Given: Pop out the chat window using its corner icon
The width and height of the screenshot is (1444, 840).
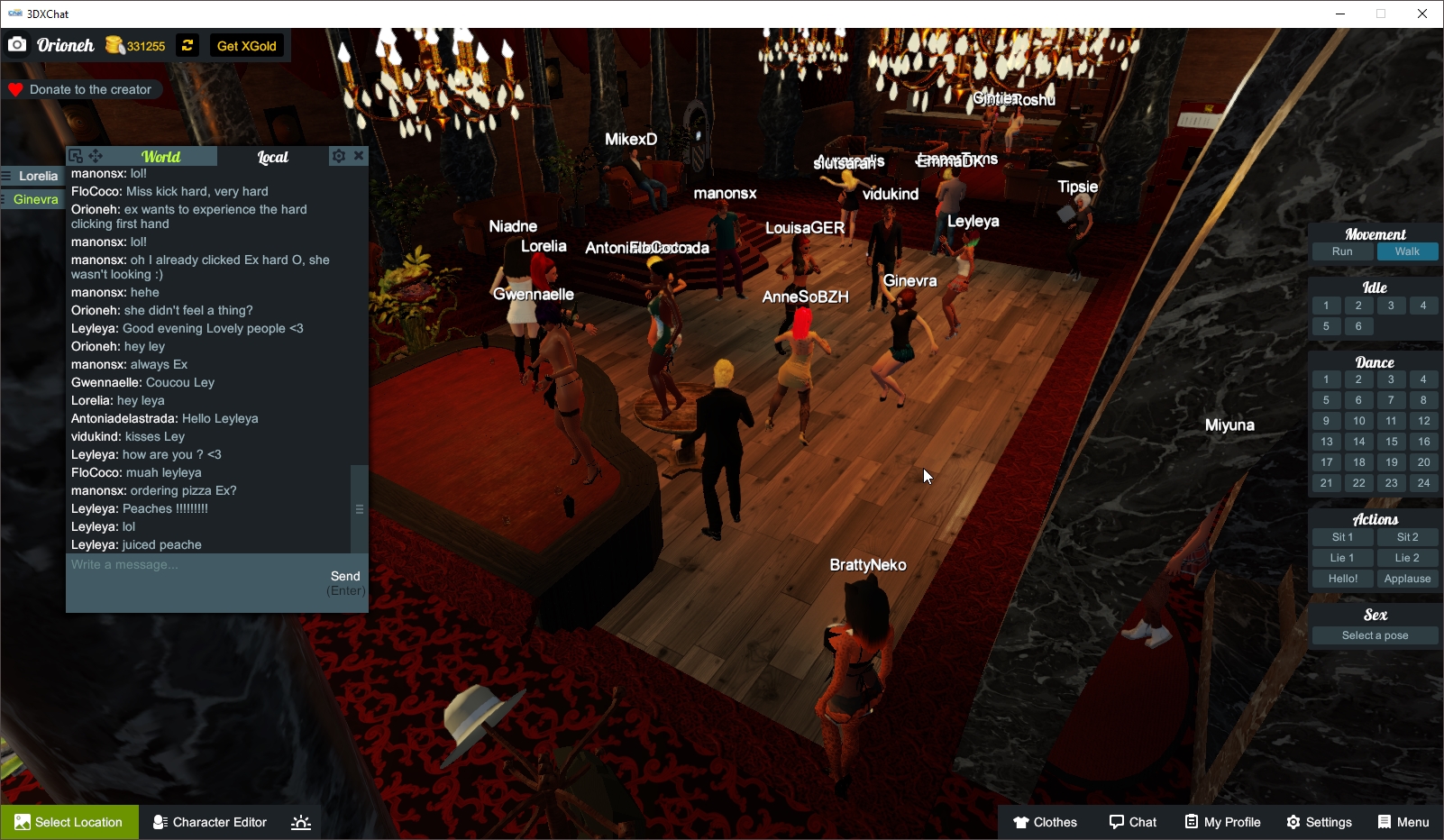Looking at the screenshot, I should coord(76,156).
